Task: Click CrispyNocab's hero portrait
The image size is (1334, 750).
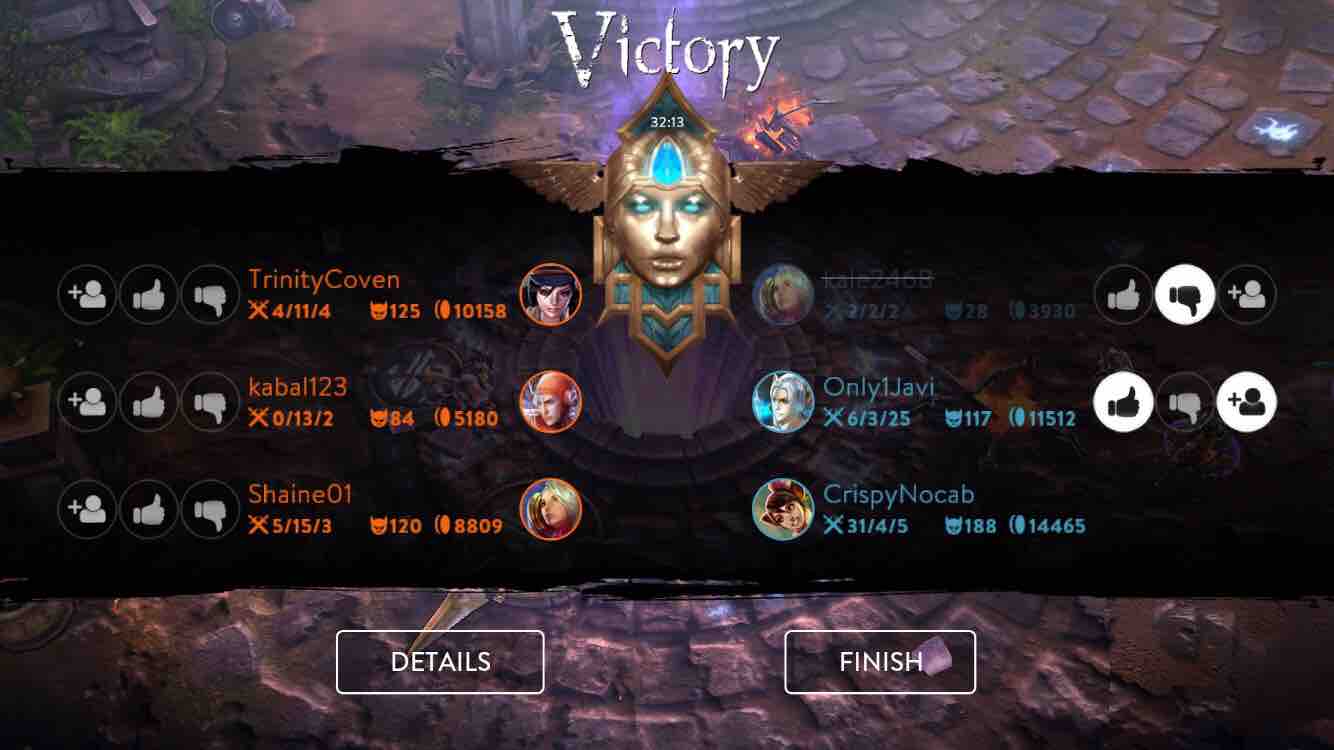Action: [x=785, y=508]
